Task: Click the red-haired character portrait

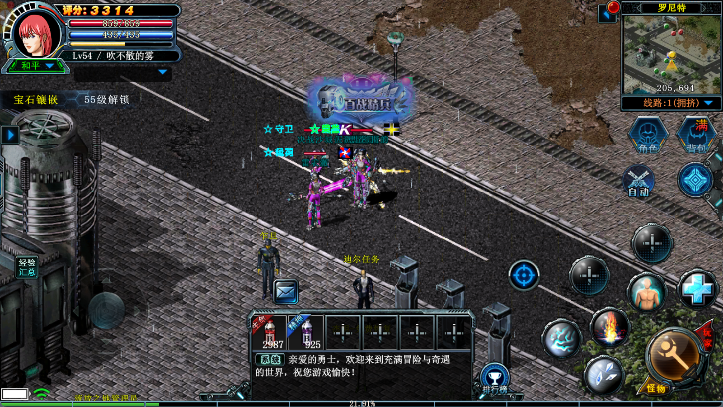Action: pyautogui.click(x=34, y=31)
